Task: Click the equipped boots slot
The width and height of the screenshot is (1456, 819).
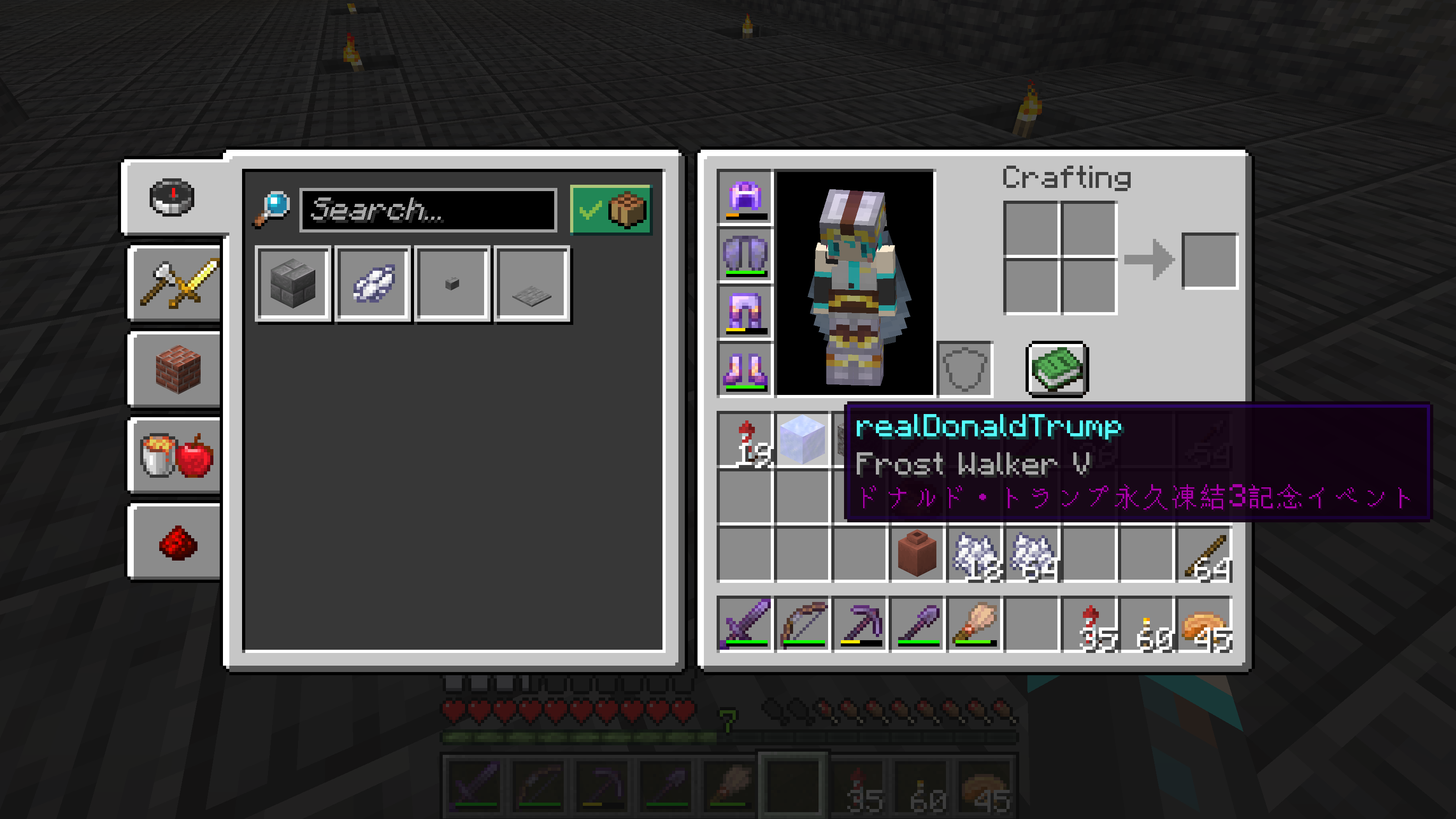Action: [745, 369]
